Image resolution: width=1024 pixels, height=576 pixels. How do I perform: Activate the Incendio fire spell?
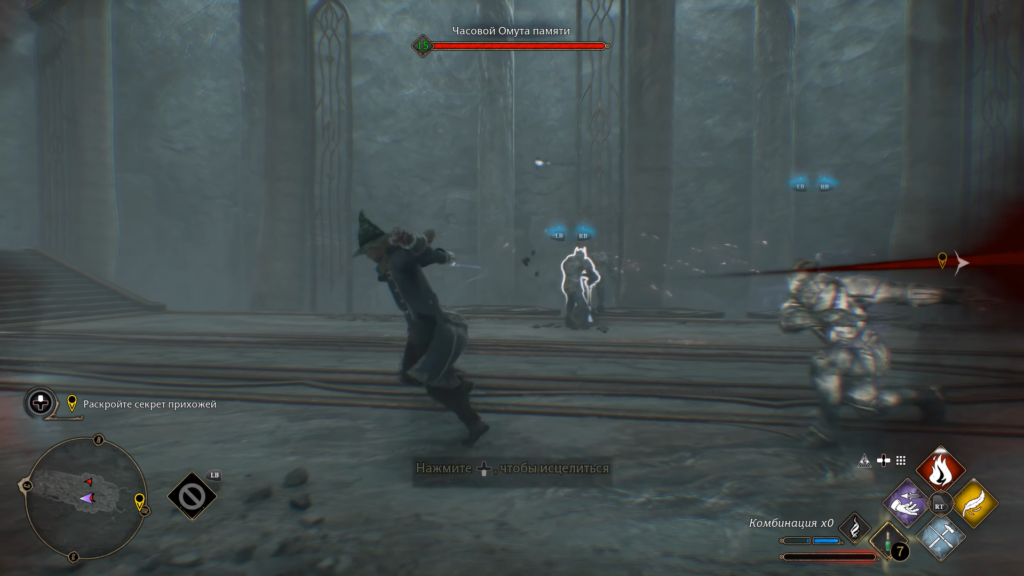click(940, 469)
